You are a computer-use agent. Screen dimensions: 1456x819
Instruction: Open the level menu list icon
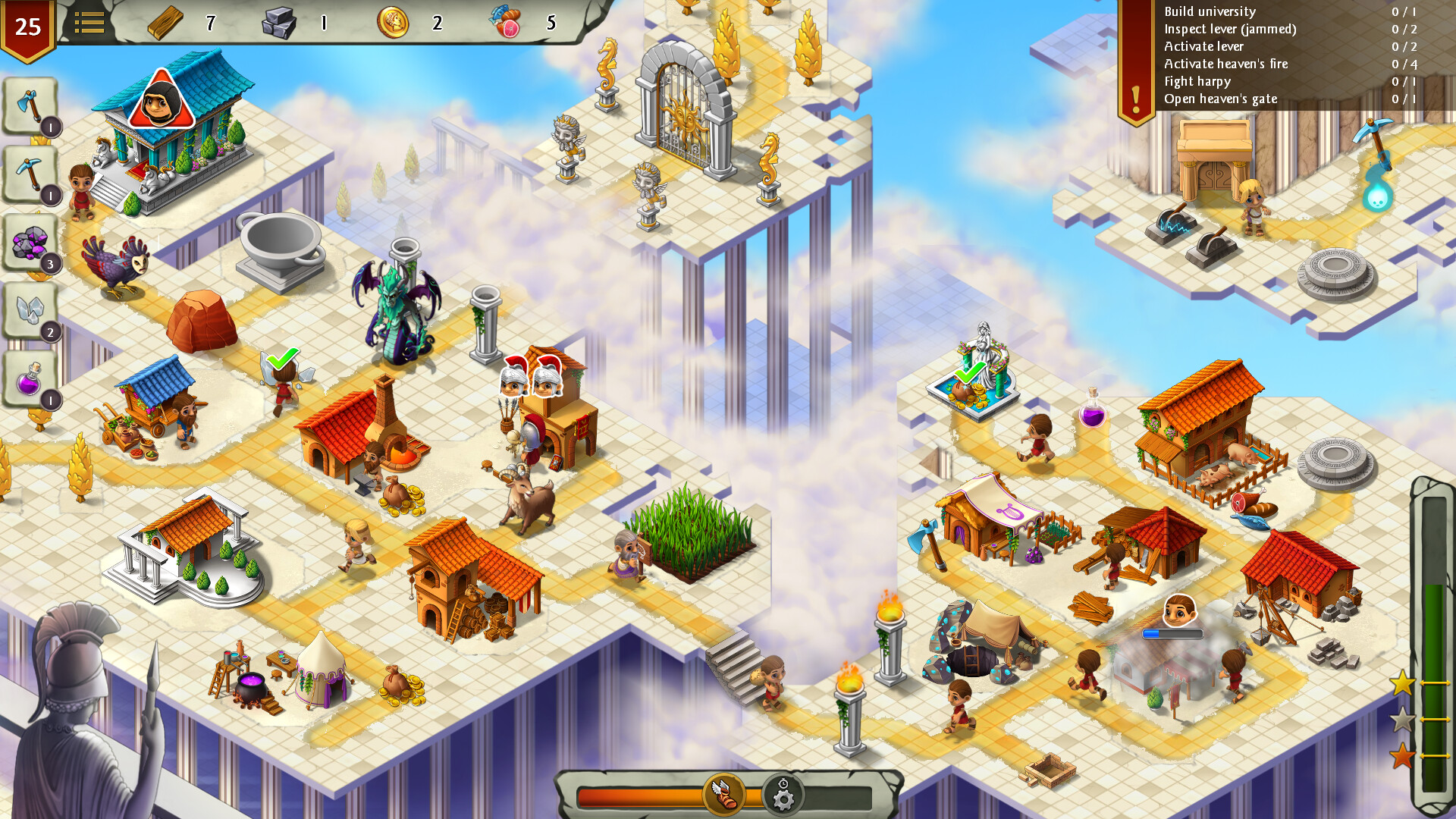pyautogui.click(x=90, y=22)
